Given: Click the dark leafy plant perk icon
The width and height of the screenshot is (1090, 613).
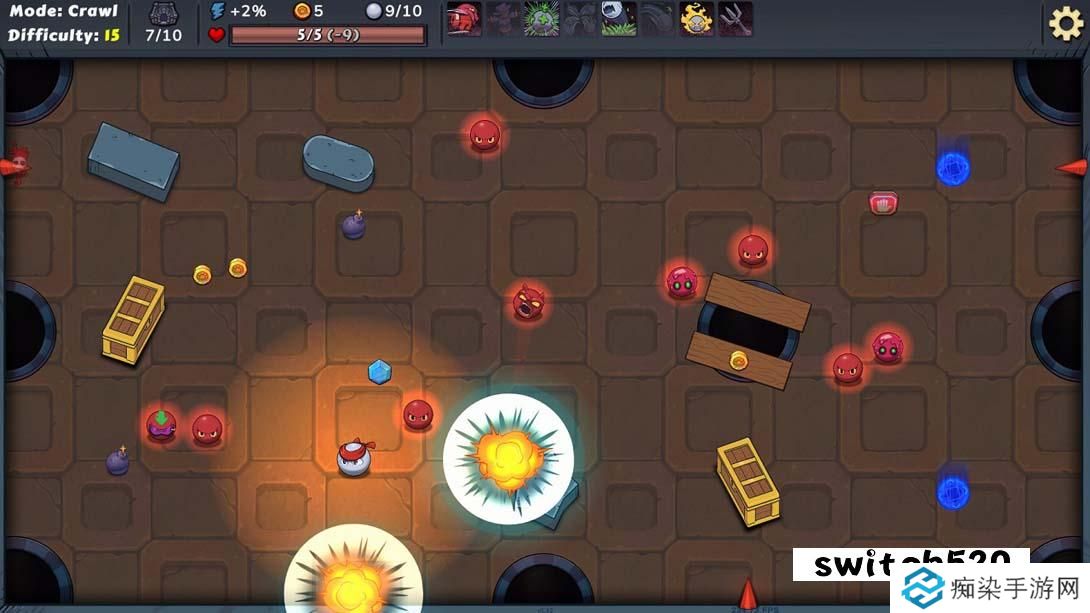Looking at the screenshot, I should coord(580,19).
